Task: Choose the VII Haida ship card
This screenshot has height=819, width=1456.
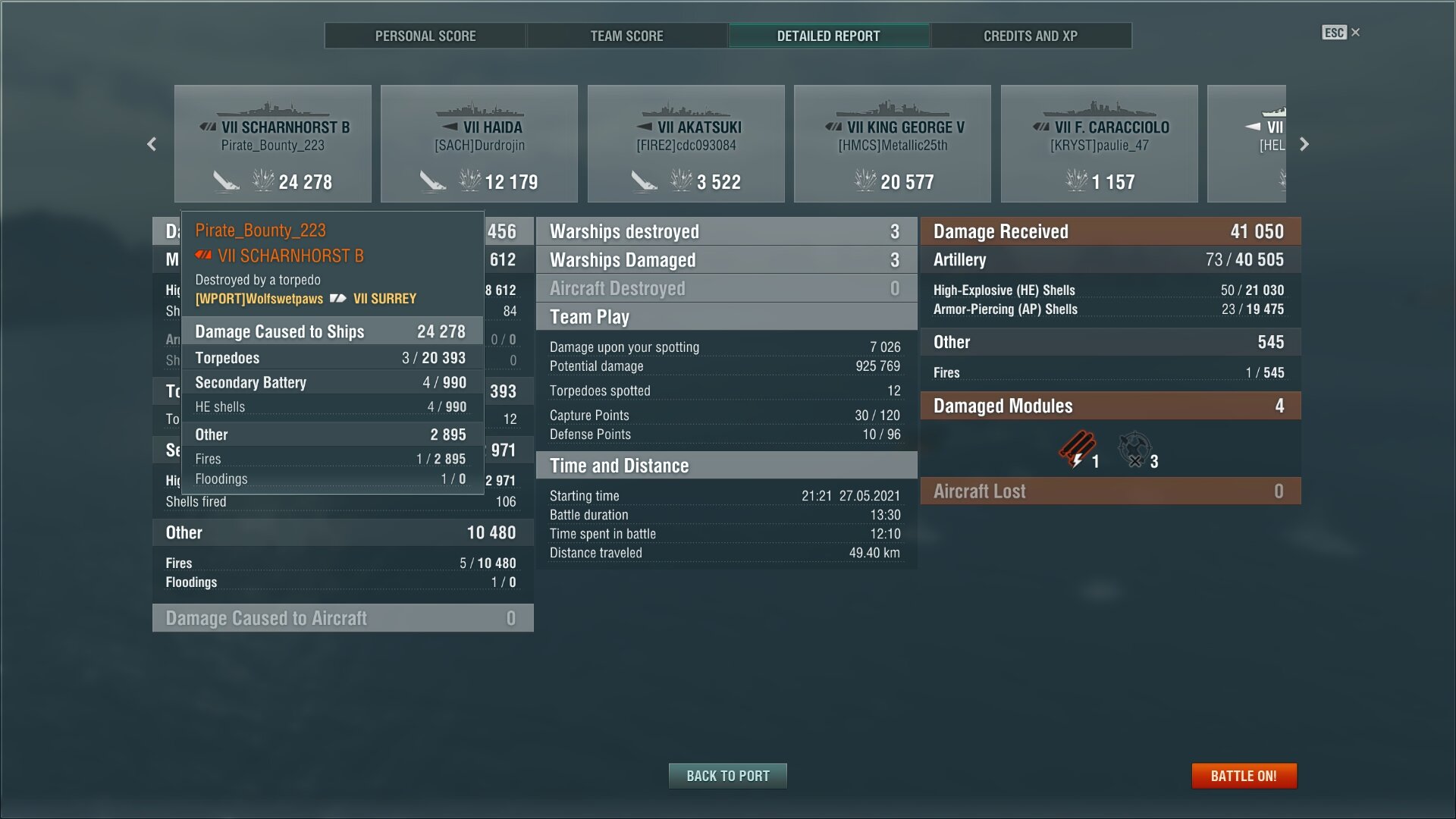Action: pyautogui.click(x=479, y=144)
